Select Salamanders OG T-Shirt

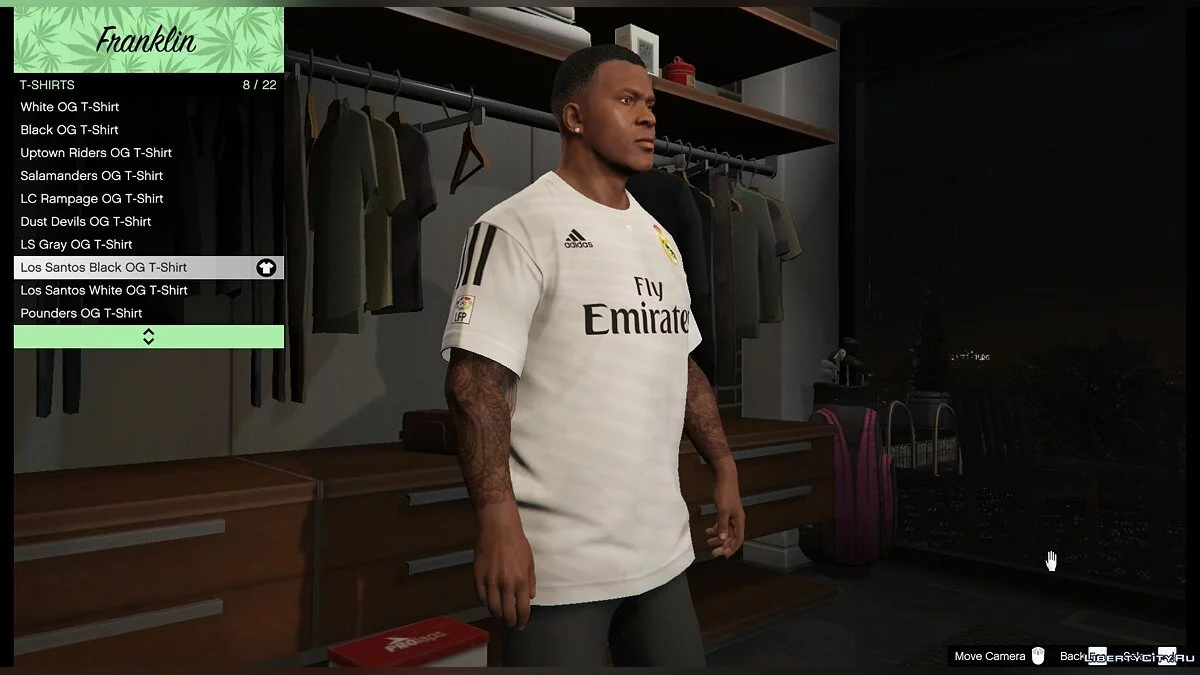click(x=92, y=176)
